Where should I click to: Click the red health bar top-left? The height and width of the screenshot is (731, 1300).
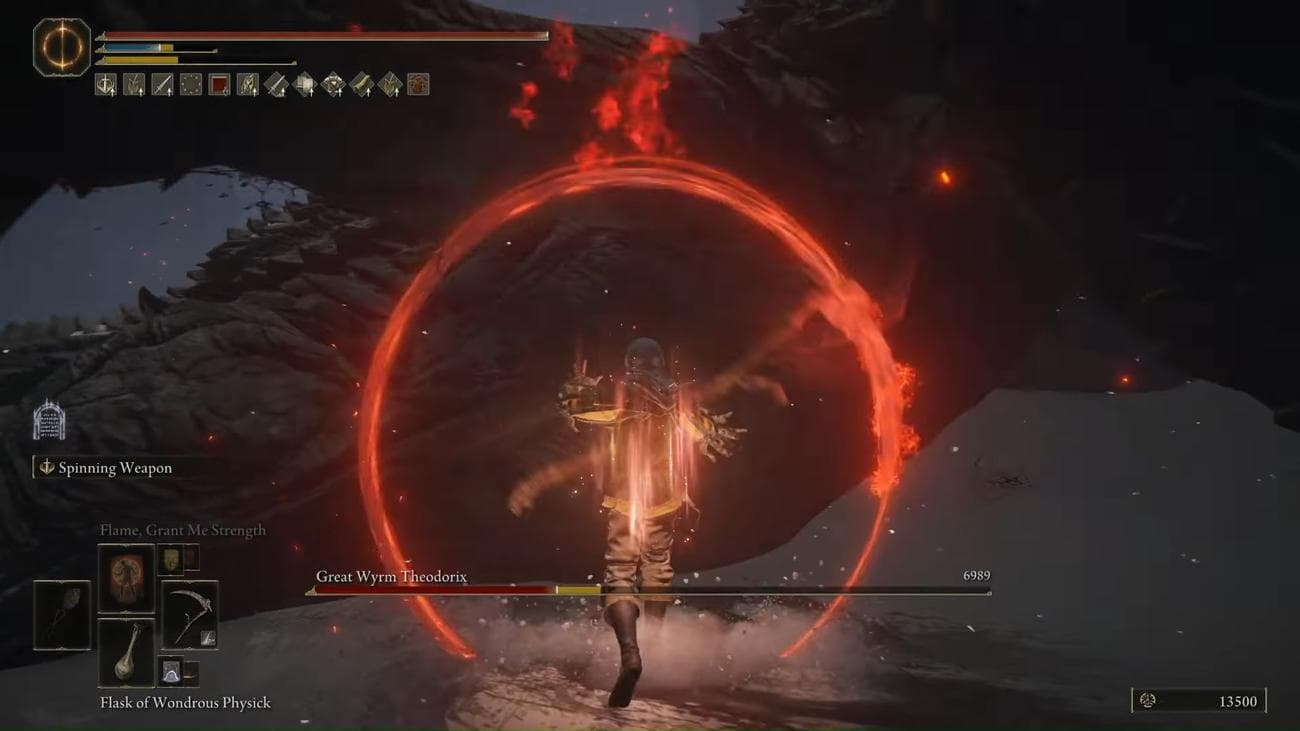click(320, 34)
